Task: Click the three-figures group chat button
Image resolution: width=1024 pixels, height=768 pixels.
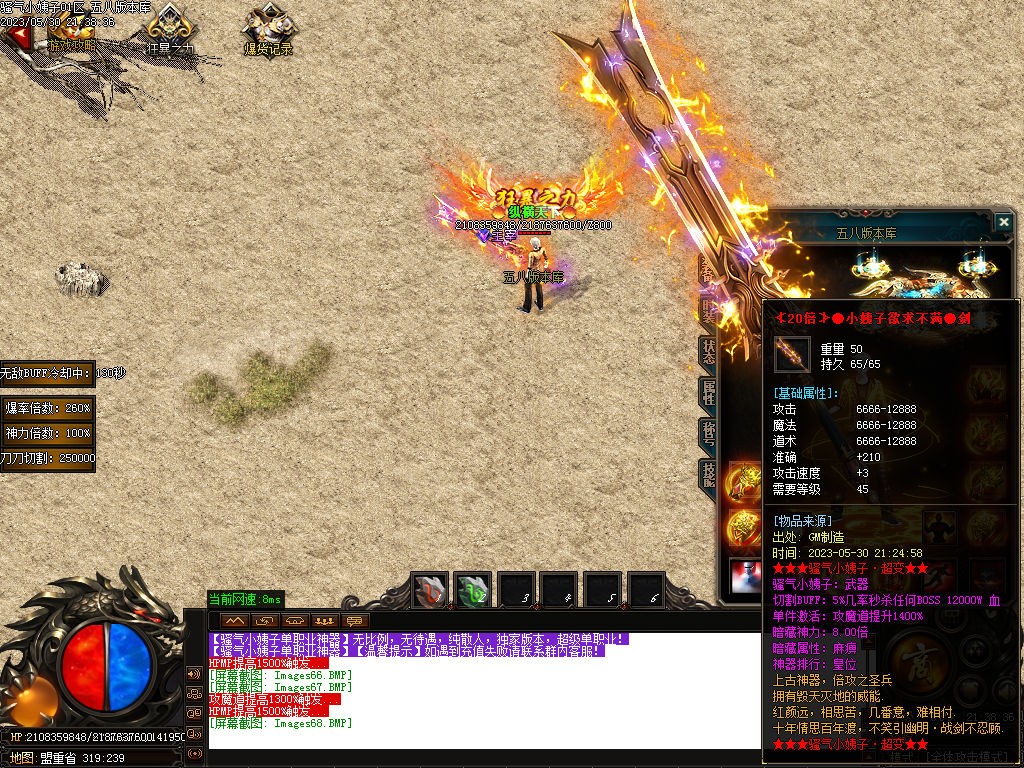Action: click(323, 621)
